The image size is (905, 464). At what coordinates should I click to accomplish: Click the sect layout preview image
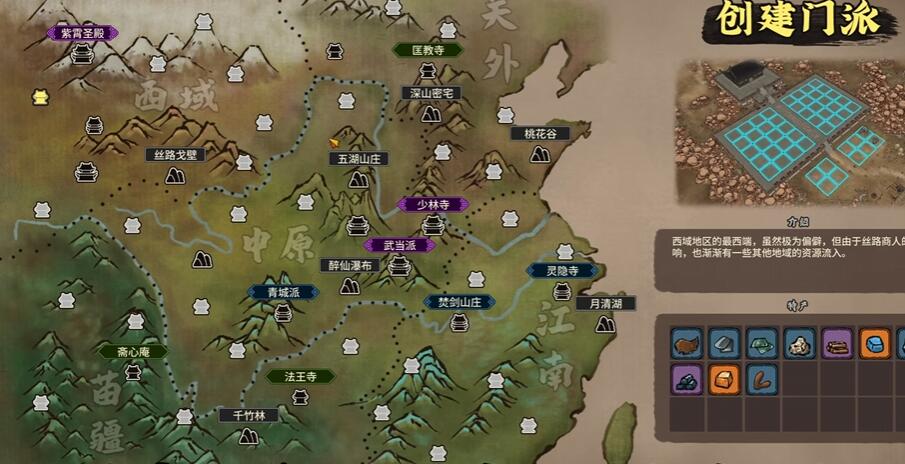789,129
